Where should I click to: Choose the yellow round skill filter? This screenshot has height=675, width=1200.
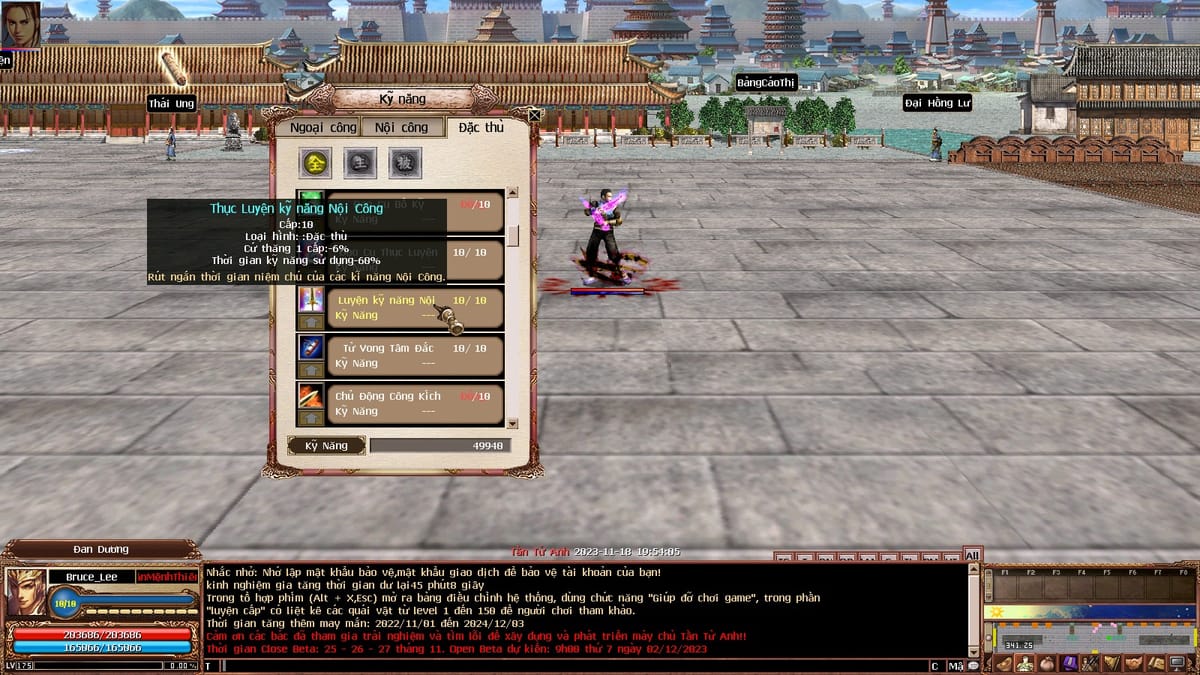click(317, 162)
